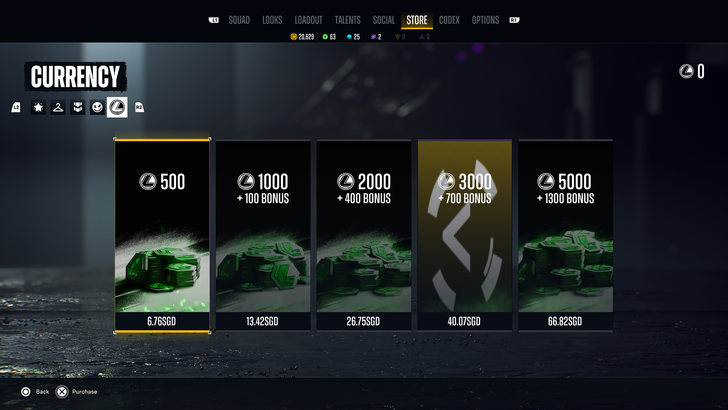Screen dimensions: 728x410
Task: Pick the 2000 +400 bonus pack
Action: [x=364, y=235]
